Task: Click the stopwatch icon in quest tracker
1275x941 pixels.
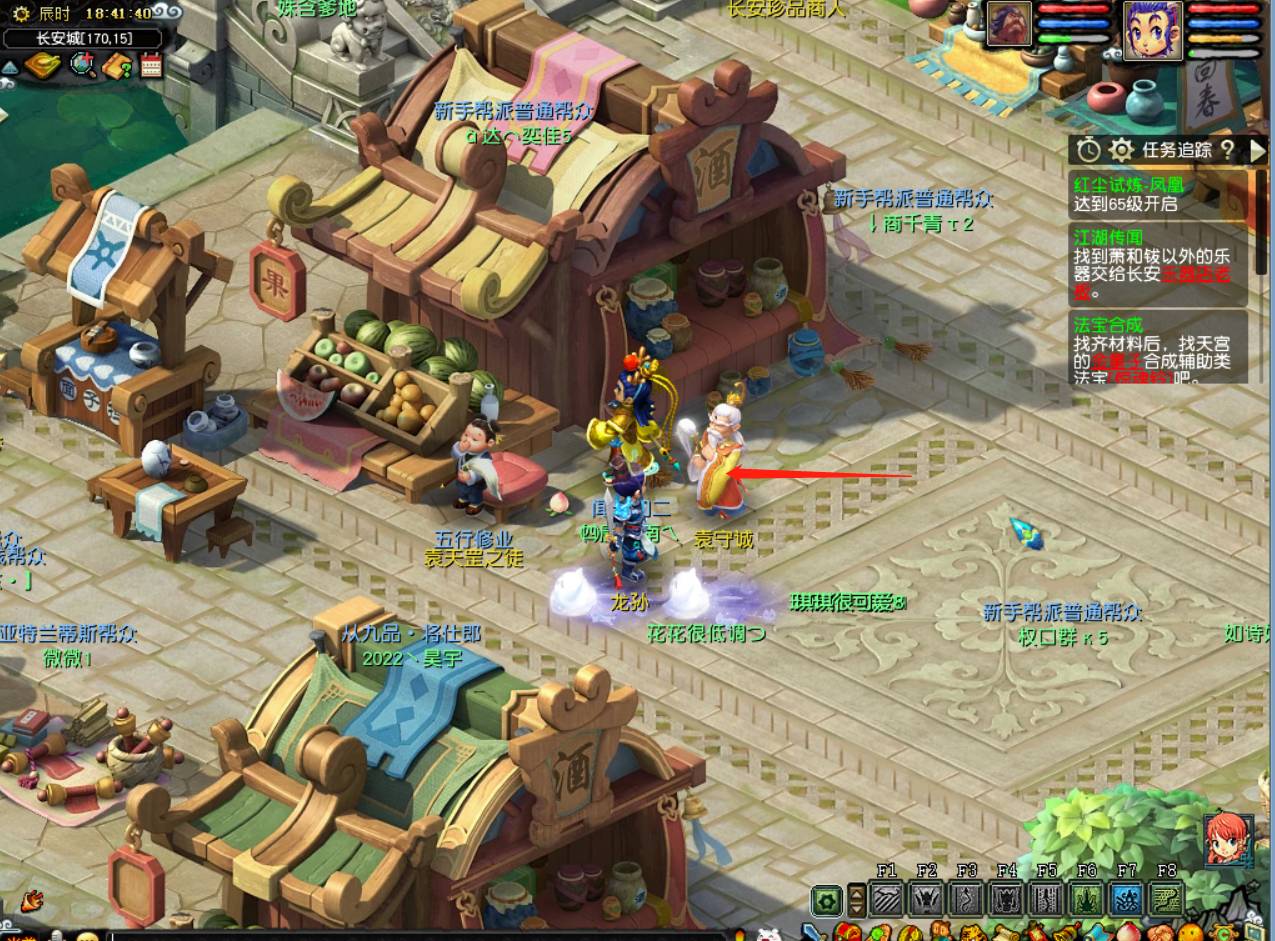Action: [1088, 150]
